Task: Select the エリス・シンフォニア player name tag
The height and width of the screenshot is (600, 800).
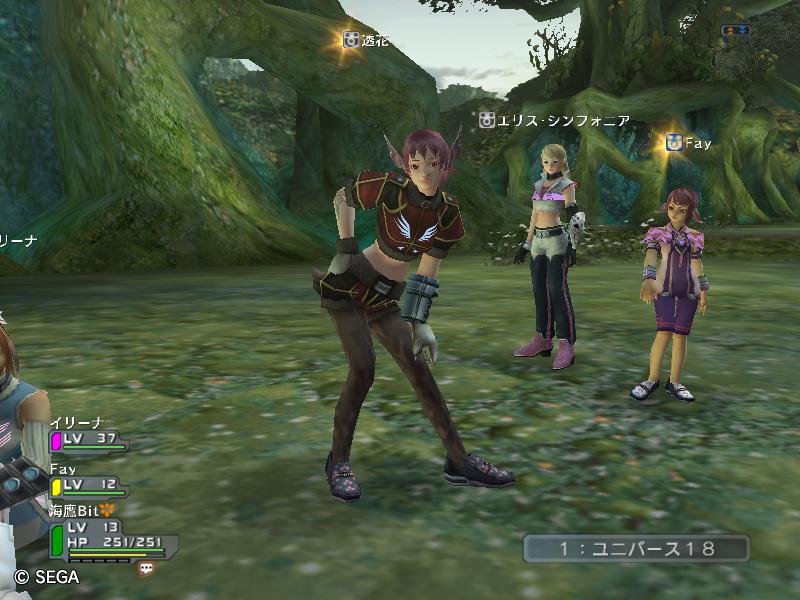Action: pos(555,121)
